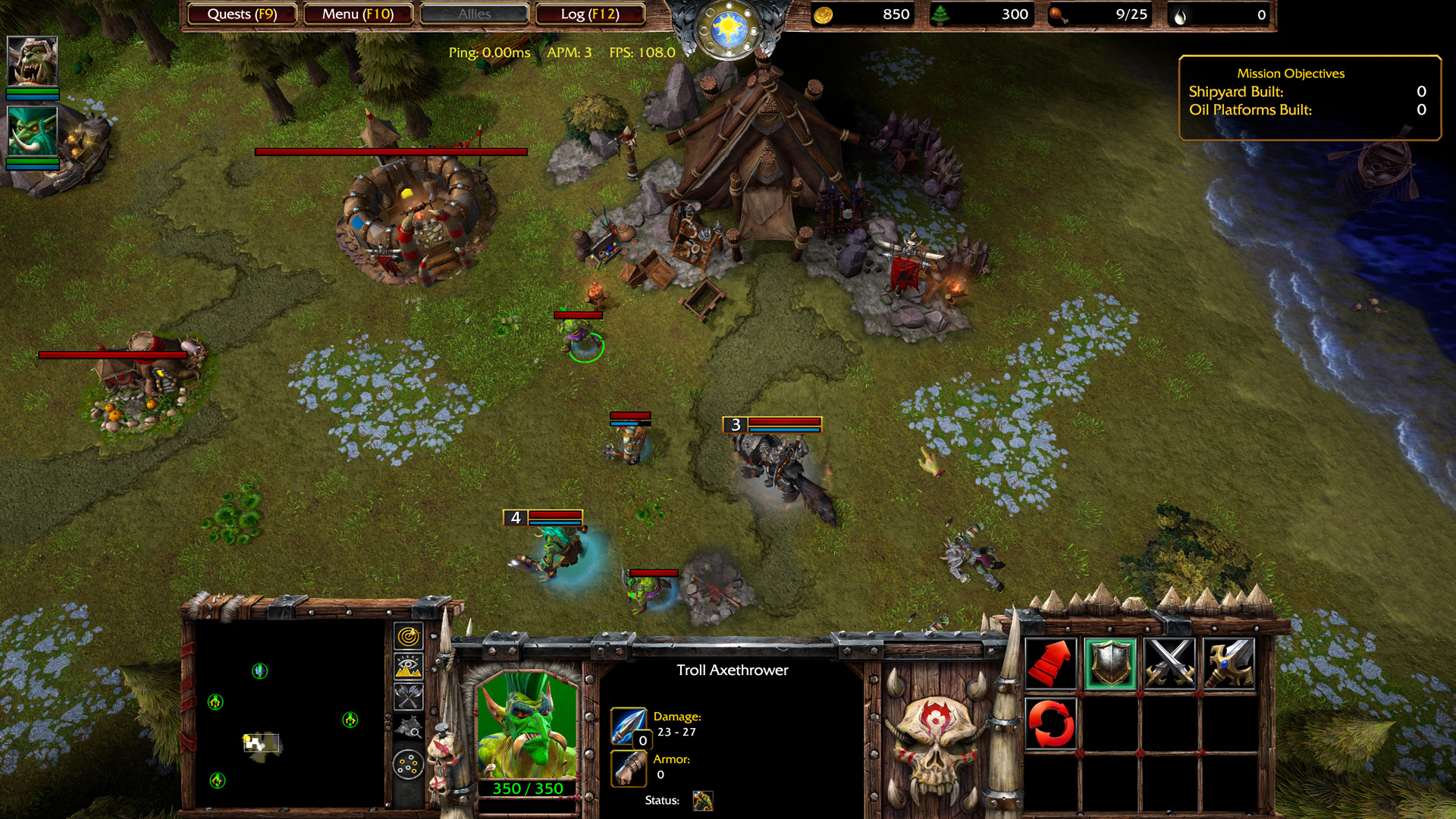Click the status buff icon next to Status

(x=703, y=801)
